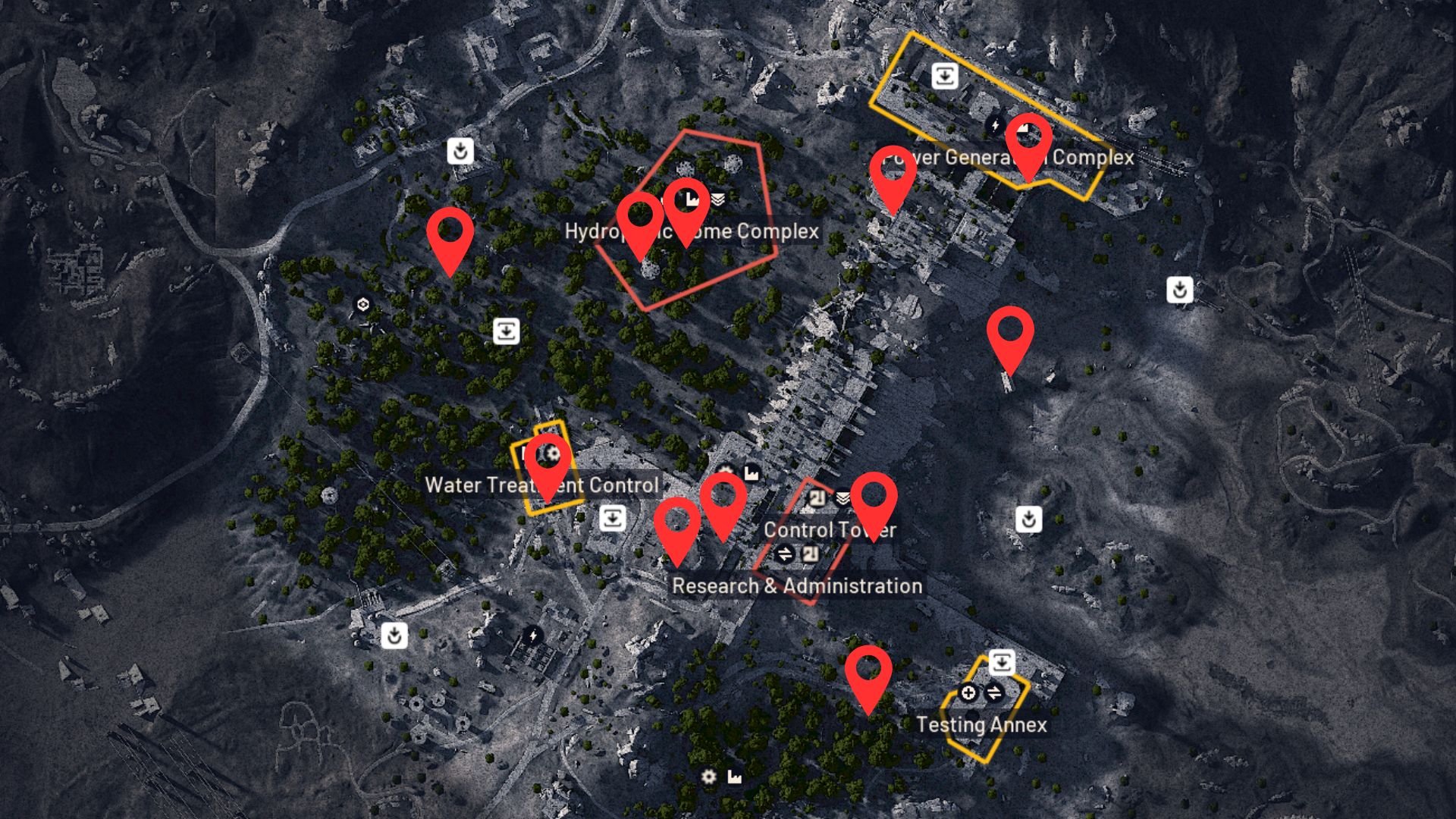Select the extraction icon above Testing Annex
The height and width of the screenshot is (819, 1456).
click(1003, 662)
